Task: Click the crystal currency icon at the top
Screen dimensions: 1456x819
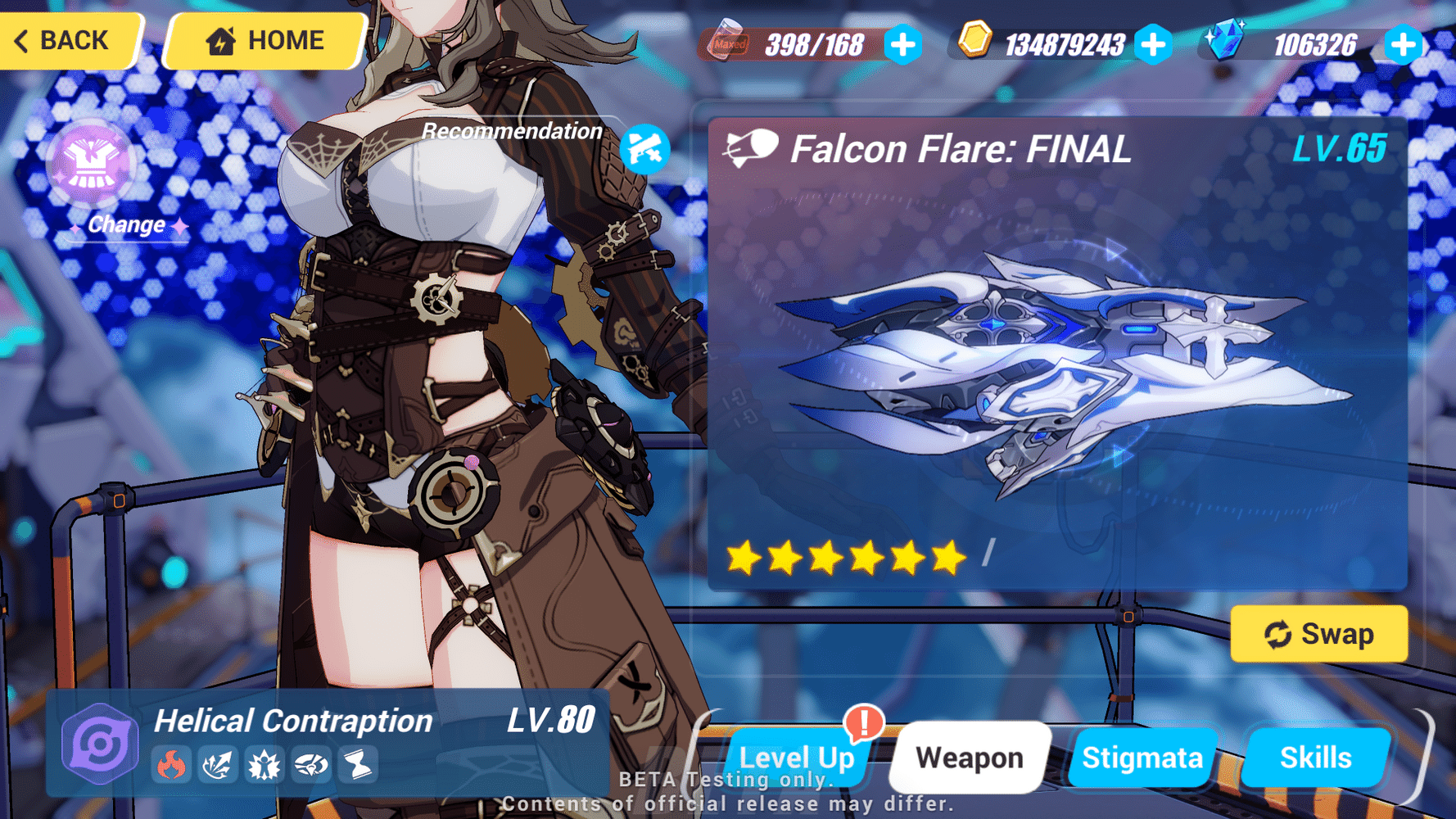Action: point(1226,37)
